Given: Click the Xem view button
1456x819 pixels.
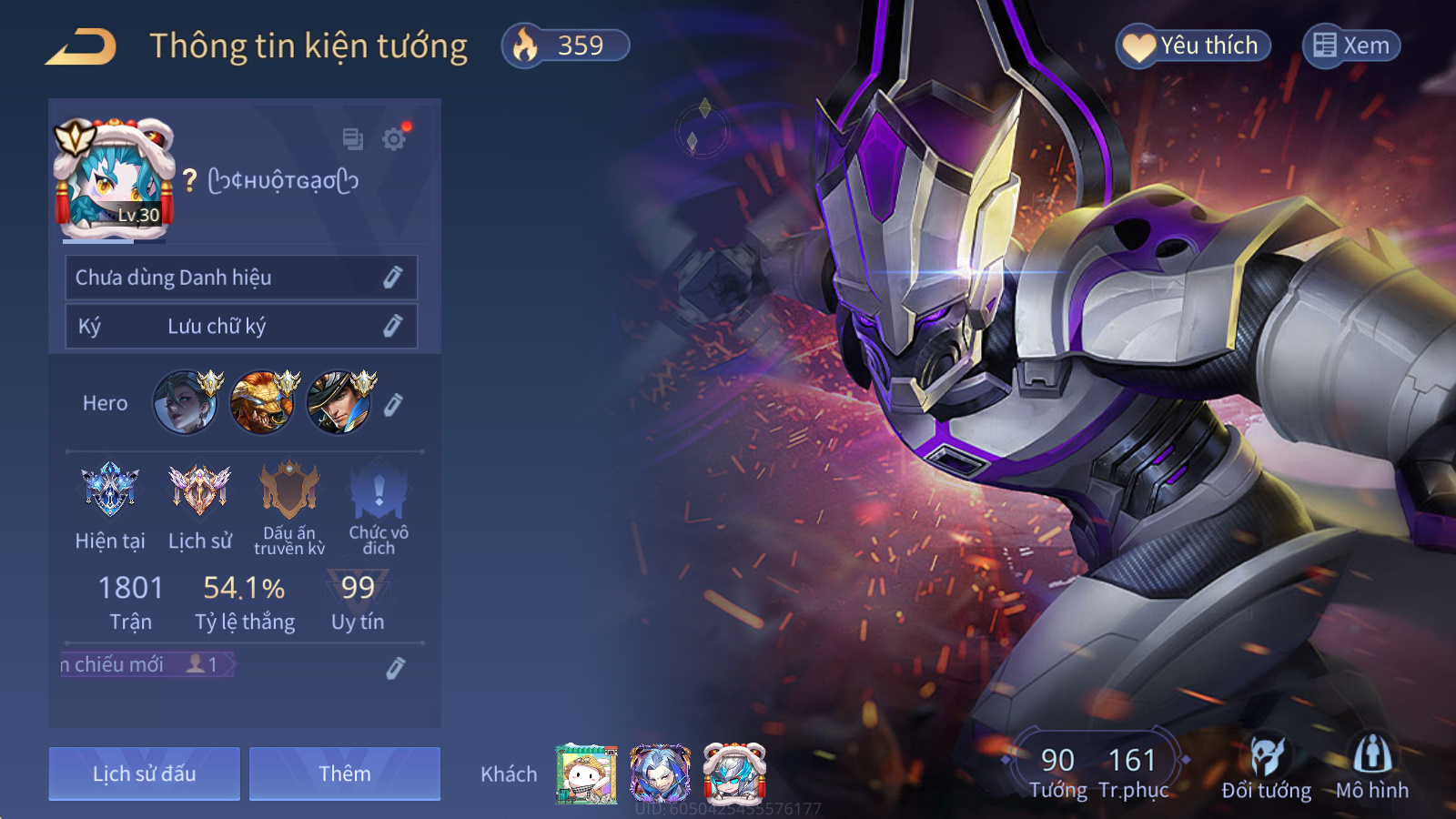Looking at the screenshot, I should 1351,45.
